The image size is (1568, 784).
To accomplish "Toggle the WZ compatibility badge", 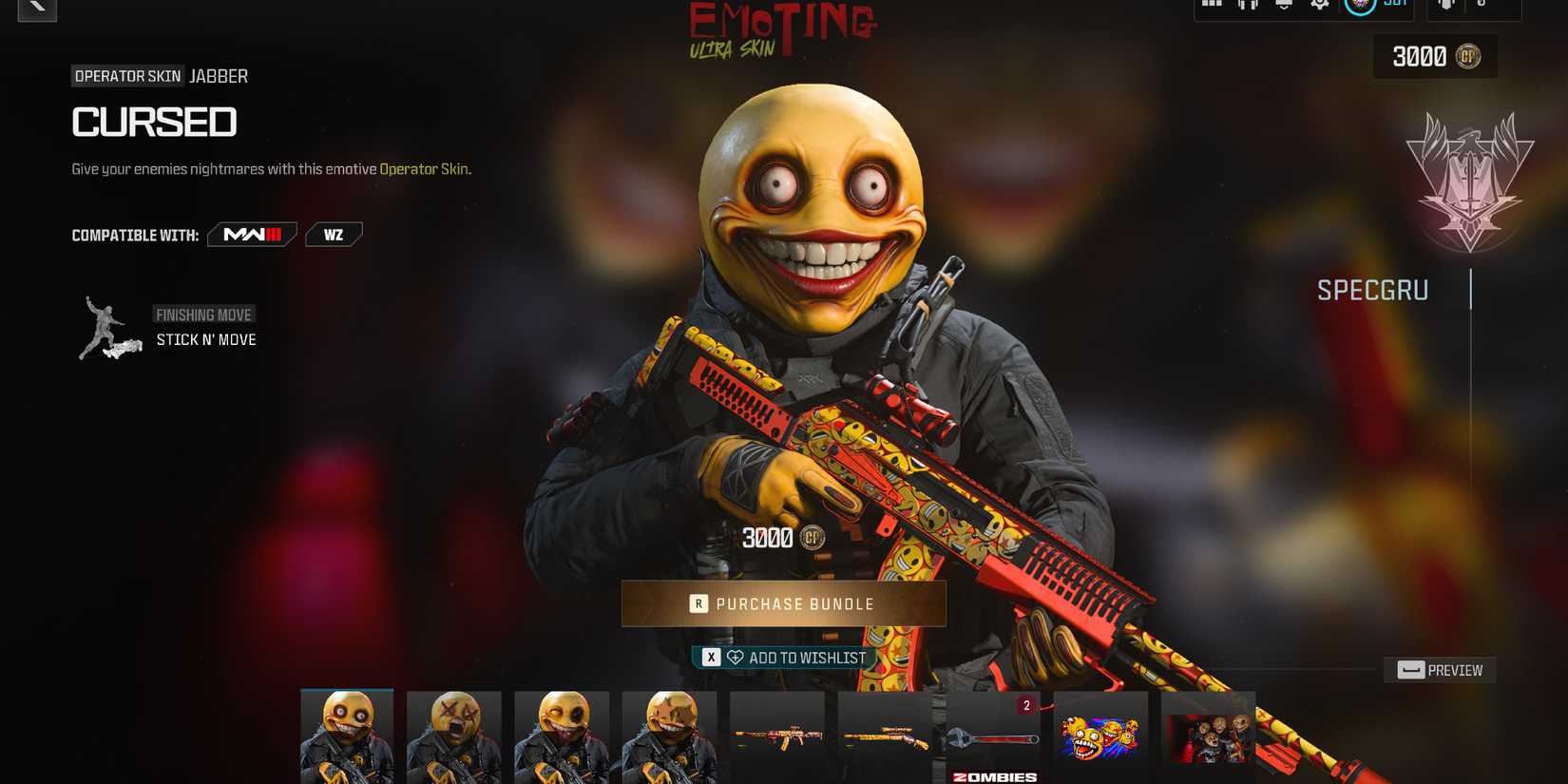I will pyautogui.click(x=333, y=234).
